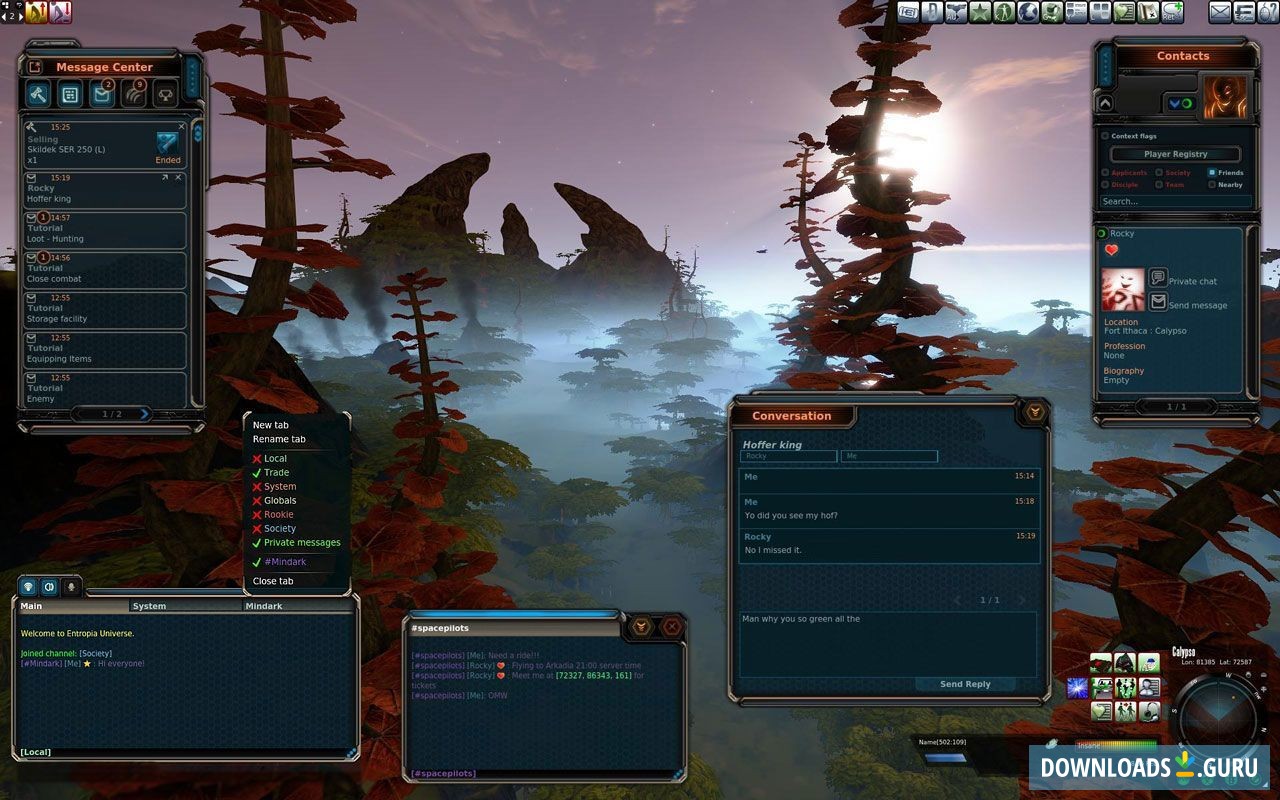This screenshot has height=800, width=1280.
Task: Toggle the Trade channel option
Action: click(x=276, y=473)
